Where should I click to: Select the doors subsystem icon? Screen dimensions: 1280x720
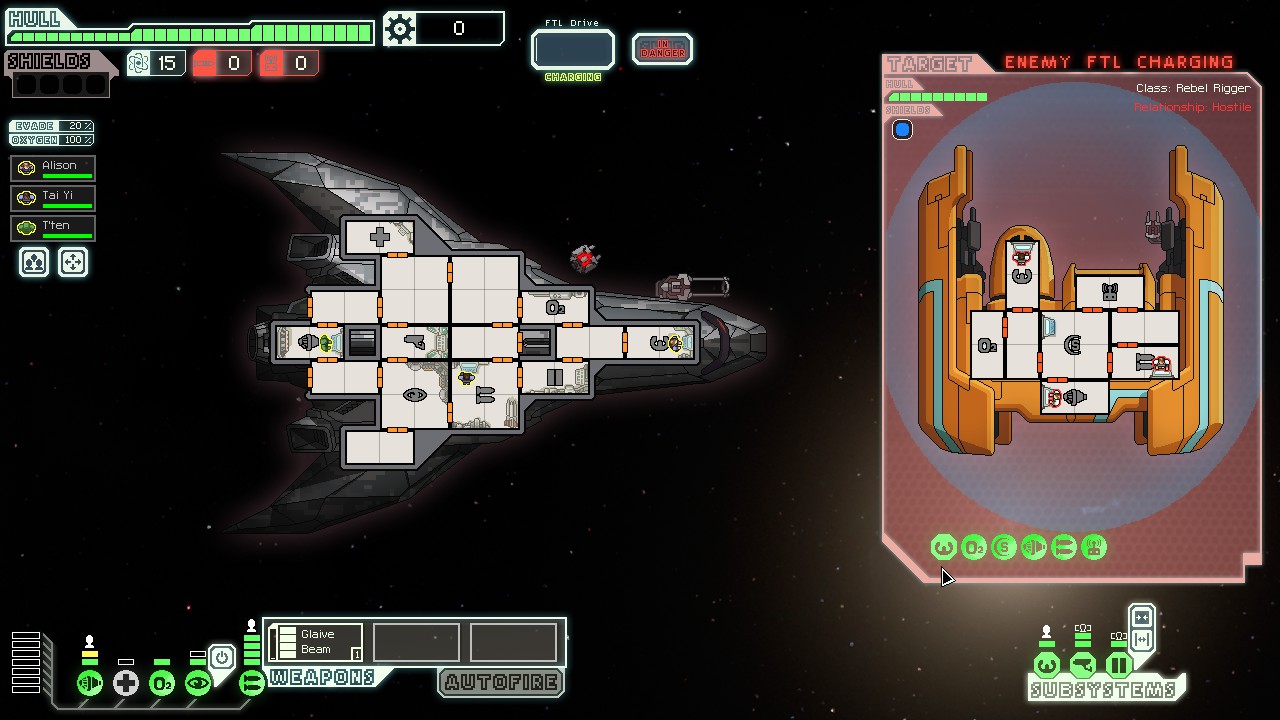[x=1118, y=665]
